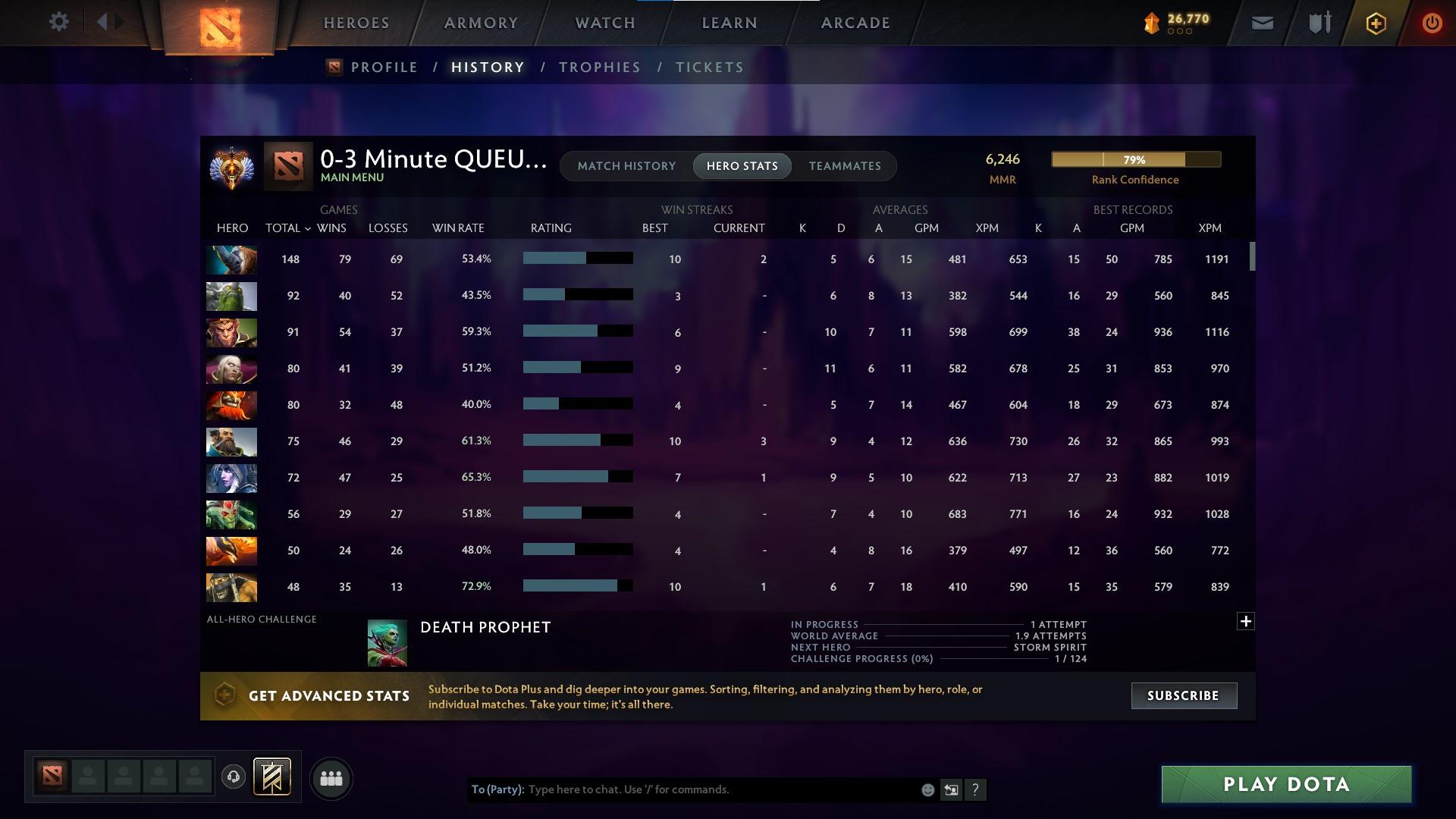Click the emoticon smiley in the chat bar
The width and height of the screenshot is (1456, 819).
pyautogui.click(x=927, y=789)
